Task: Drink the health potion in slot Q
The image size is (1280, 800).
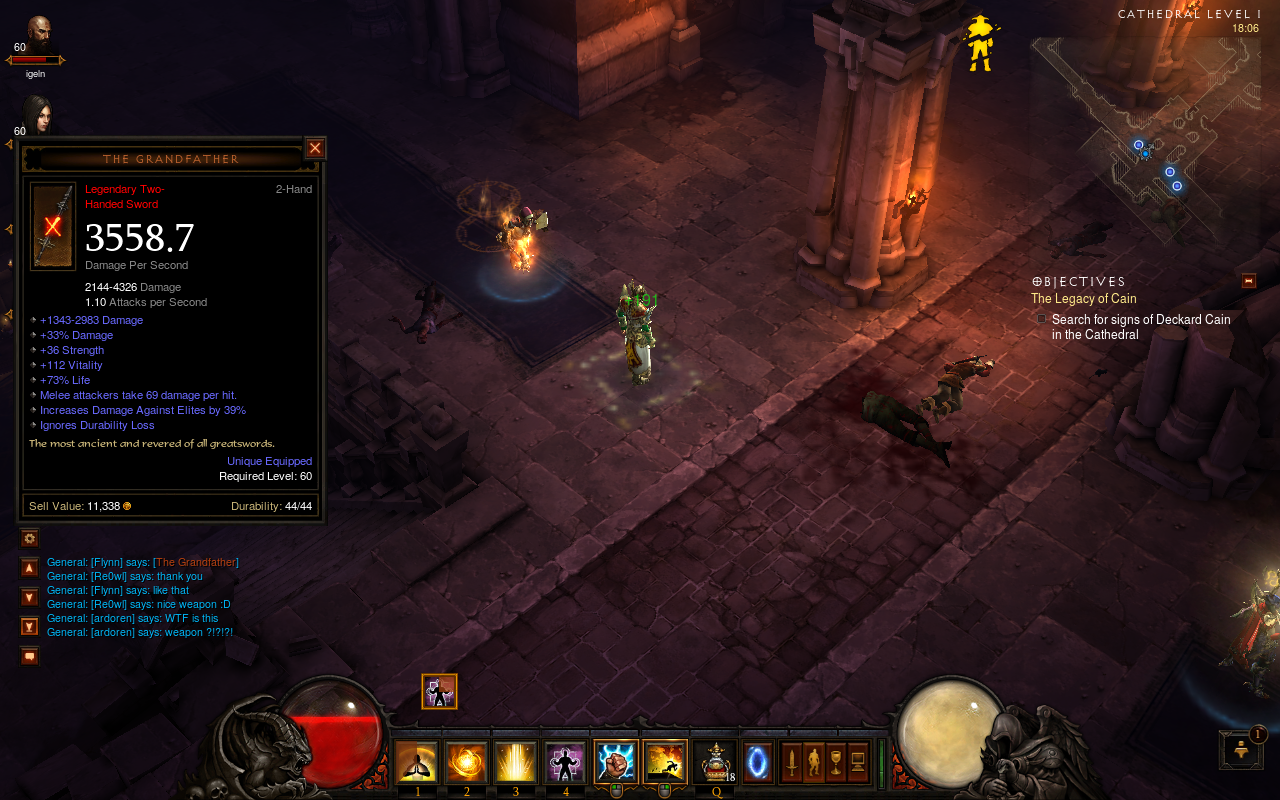Action: point(714,763)
